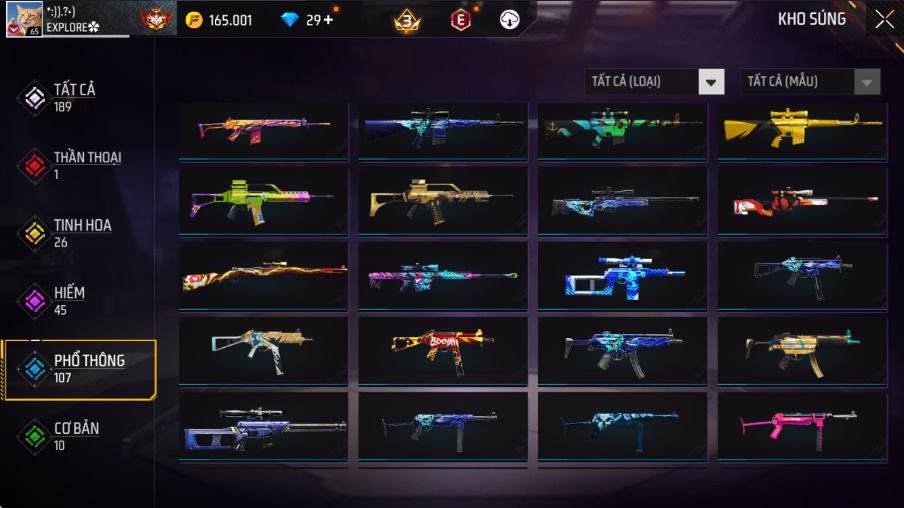Switch to the Tất Cả category
The height and width of the screenshot is (508, 904).
(x=74, y=97)
